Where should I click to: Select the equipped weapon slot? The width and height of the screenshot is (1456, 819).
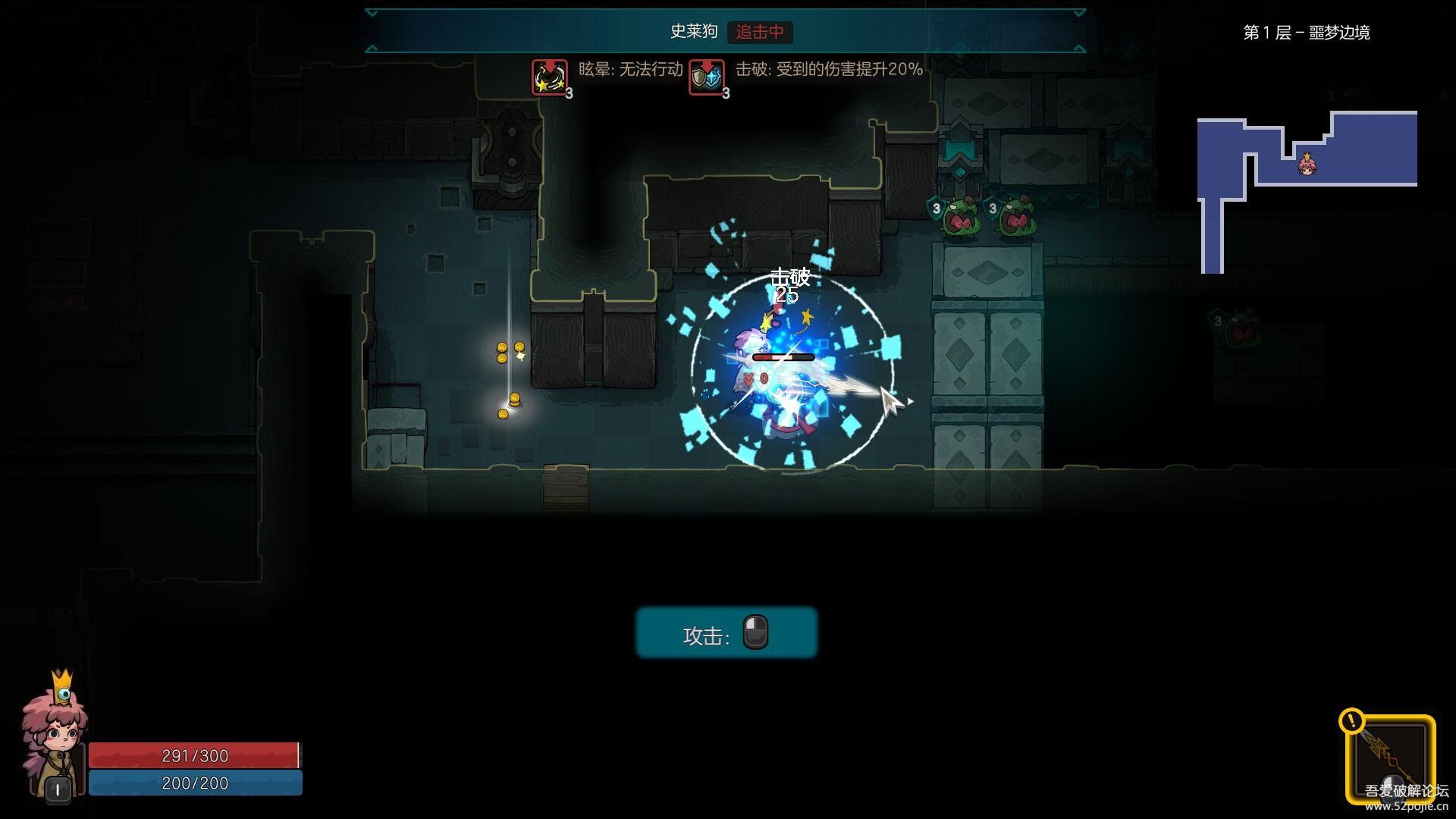tap(1390, 759)
